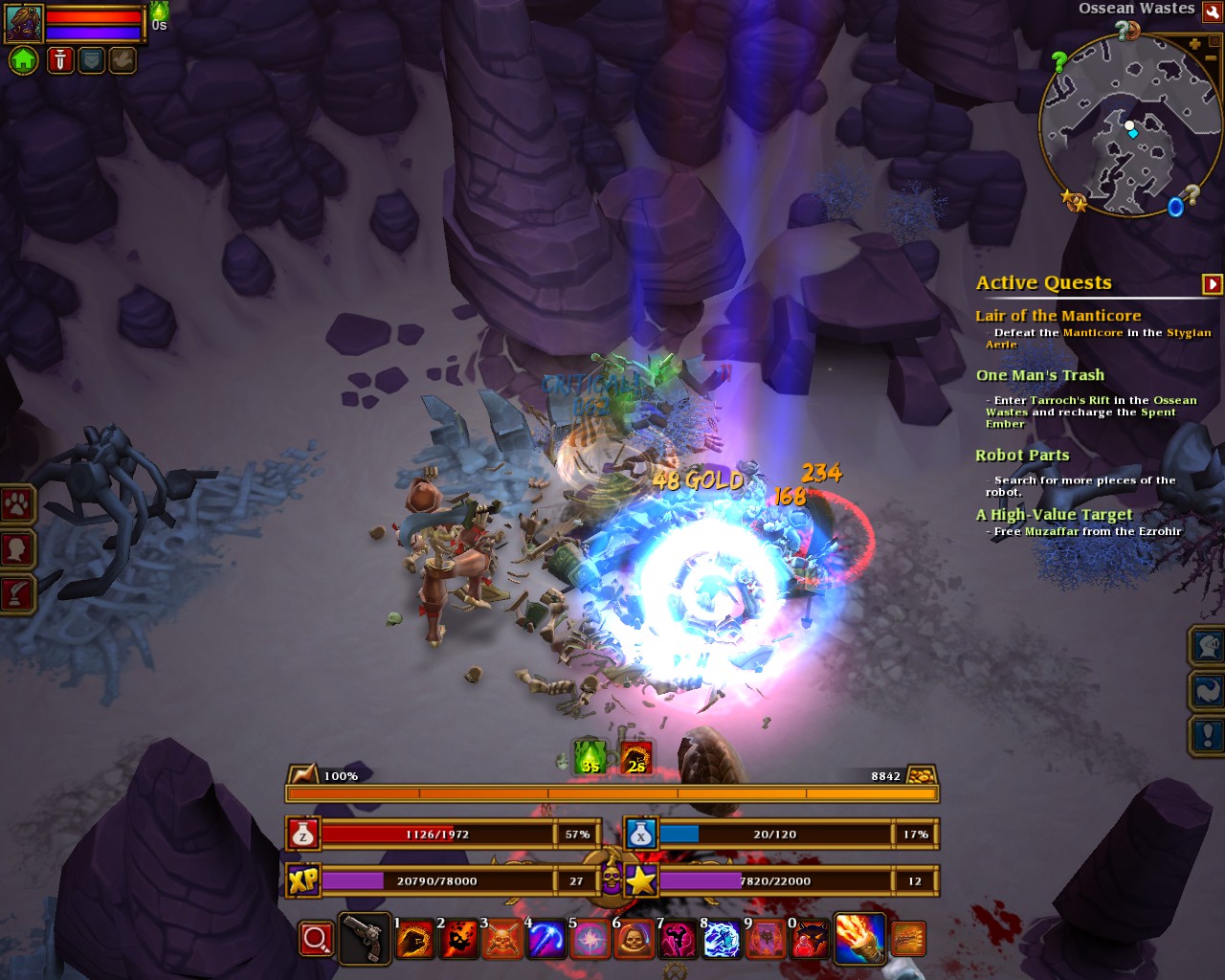Activate the flaming torch skill slot
Screen dimensions: 1225x980
coord(858,938)
